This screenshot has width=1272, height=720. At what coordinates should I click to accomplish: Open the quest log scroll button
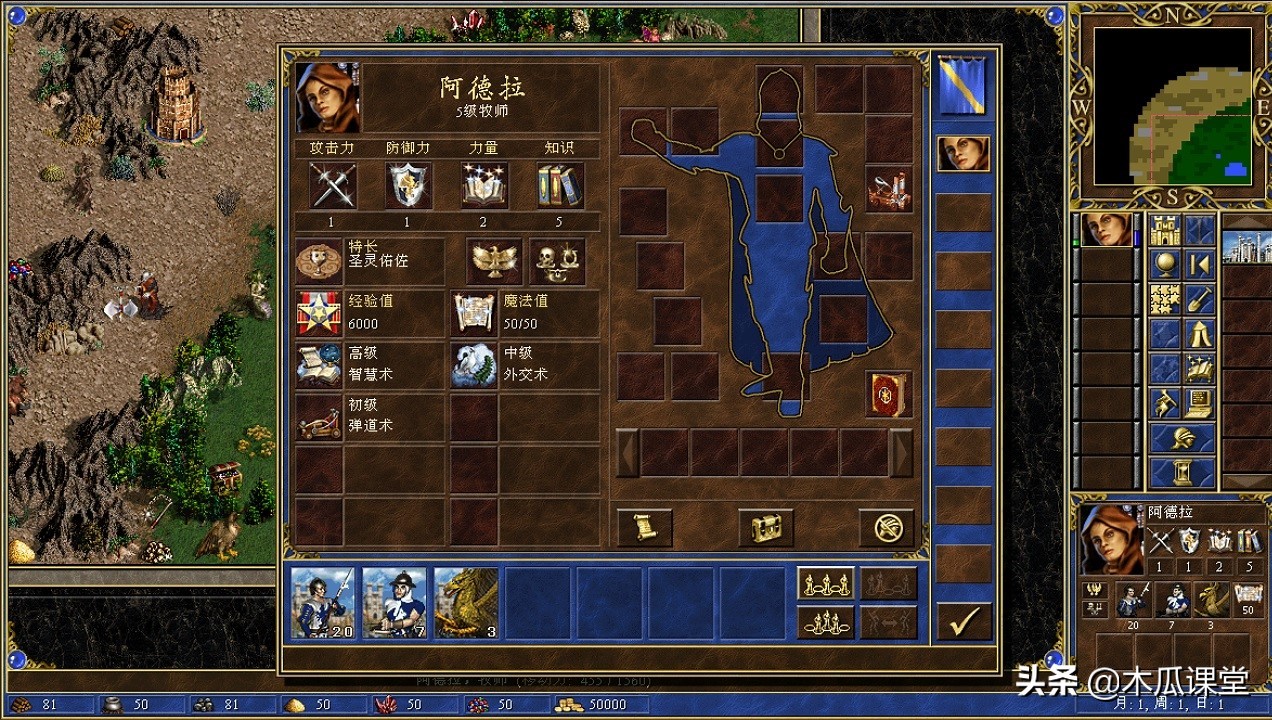(x=644, y=527)
